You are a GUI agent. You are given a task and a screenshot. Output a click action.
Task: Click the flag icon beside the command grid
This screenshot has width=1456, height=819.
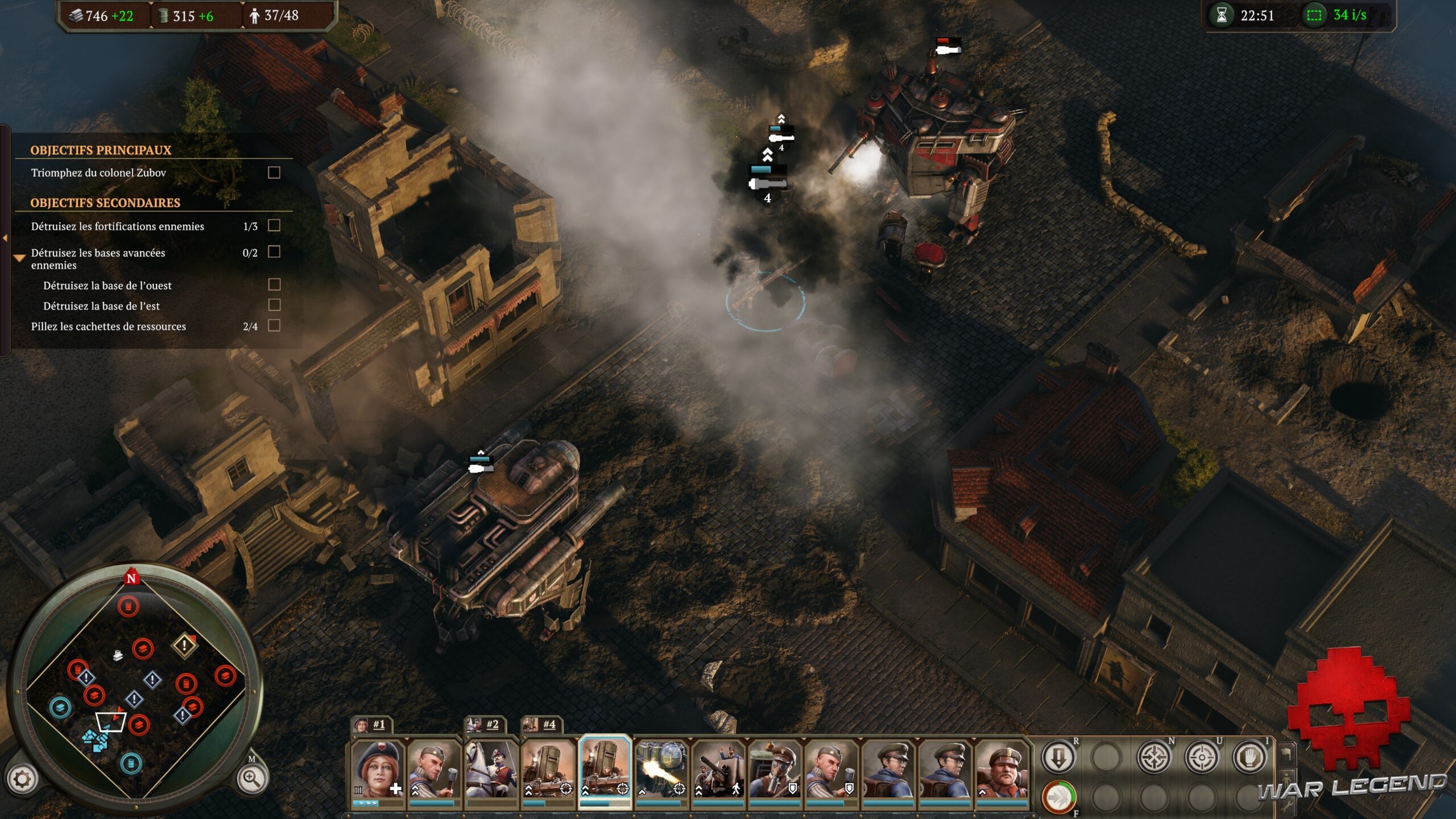[x=1287, y=754]
